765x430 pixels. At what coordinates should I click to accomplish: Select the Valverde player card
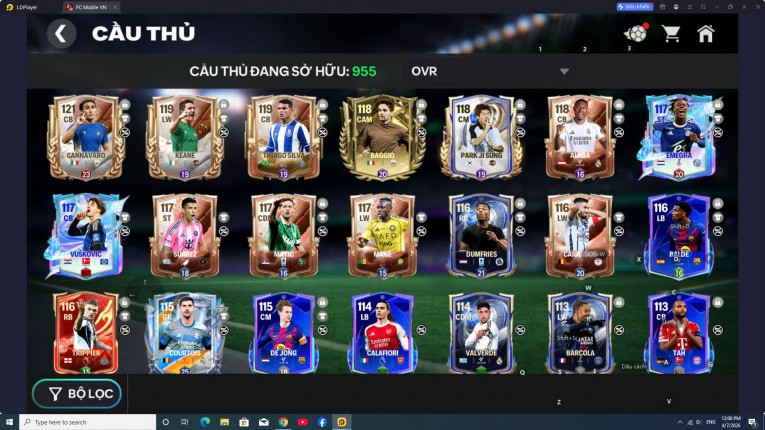481,333
